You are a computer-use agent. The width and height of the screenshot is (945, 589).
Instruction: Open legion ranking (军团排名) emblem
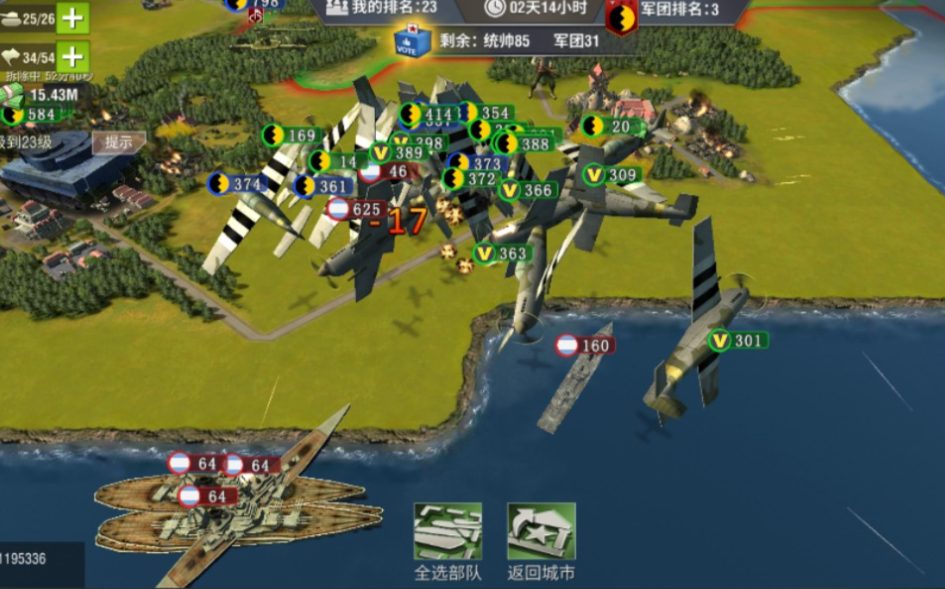coord(622,14)
